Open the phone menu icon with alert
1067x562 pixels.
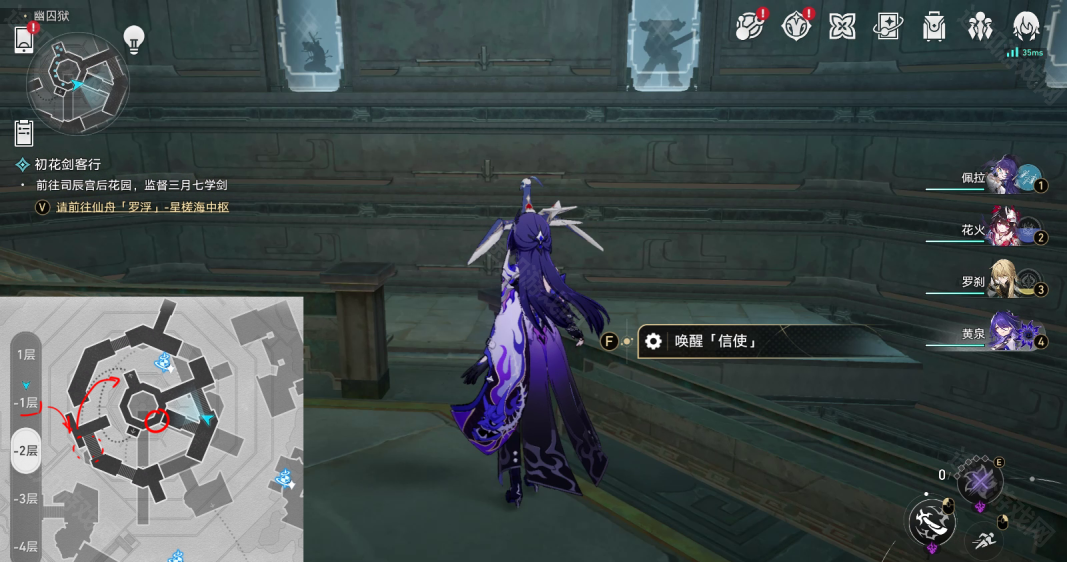click(25, 39)
